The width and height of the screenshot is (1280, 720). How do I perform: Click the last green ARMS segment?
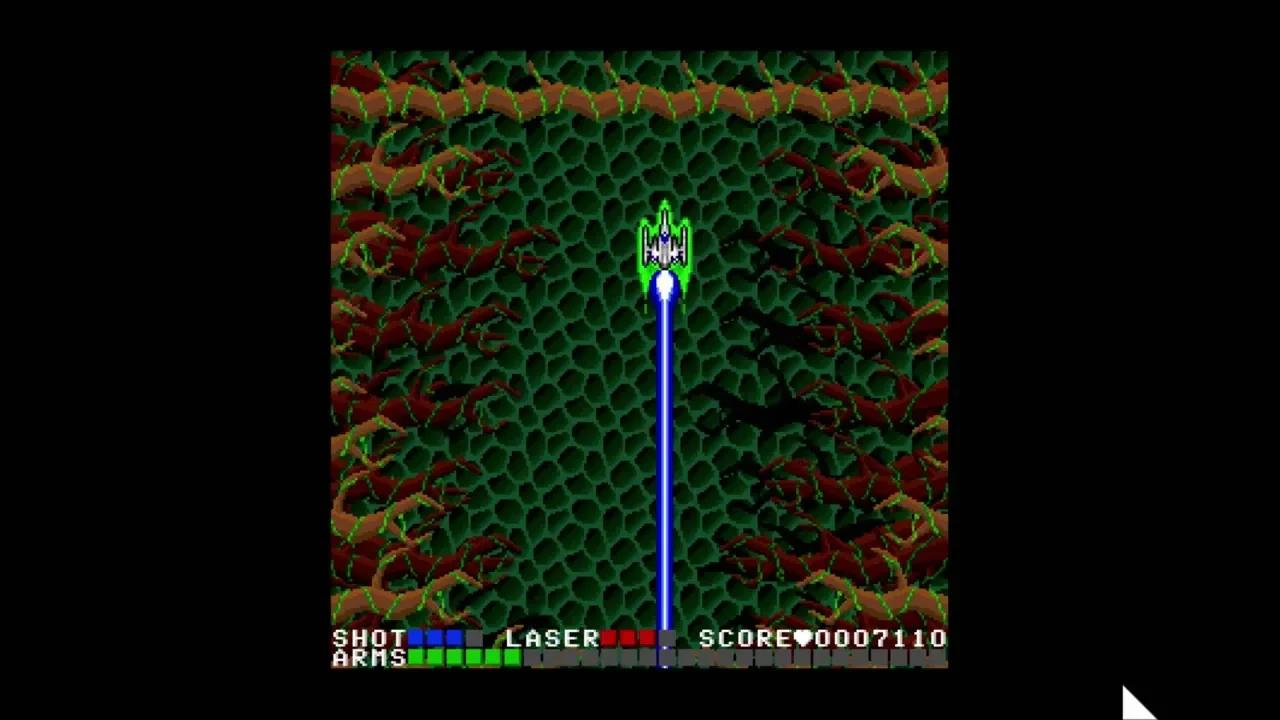tap(515, 658)
